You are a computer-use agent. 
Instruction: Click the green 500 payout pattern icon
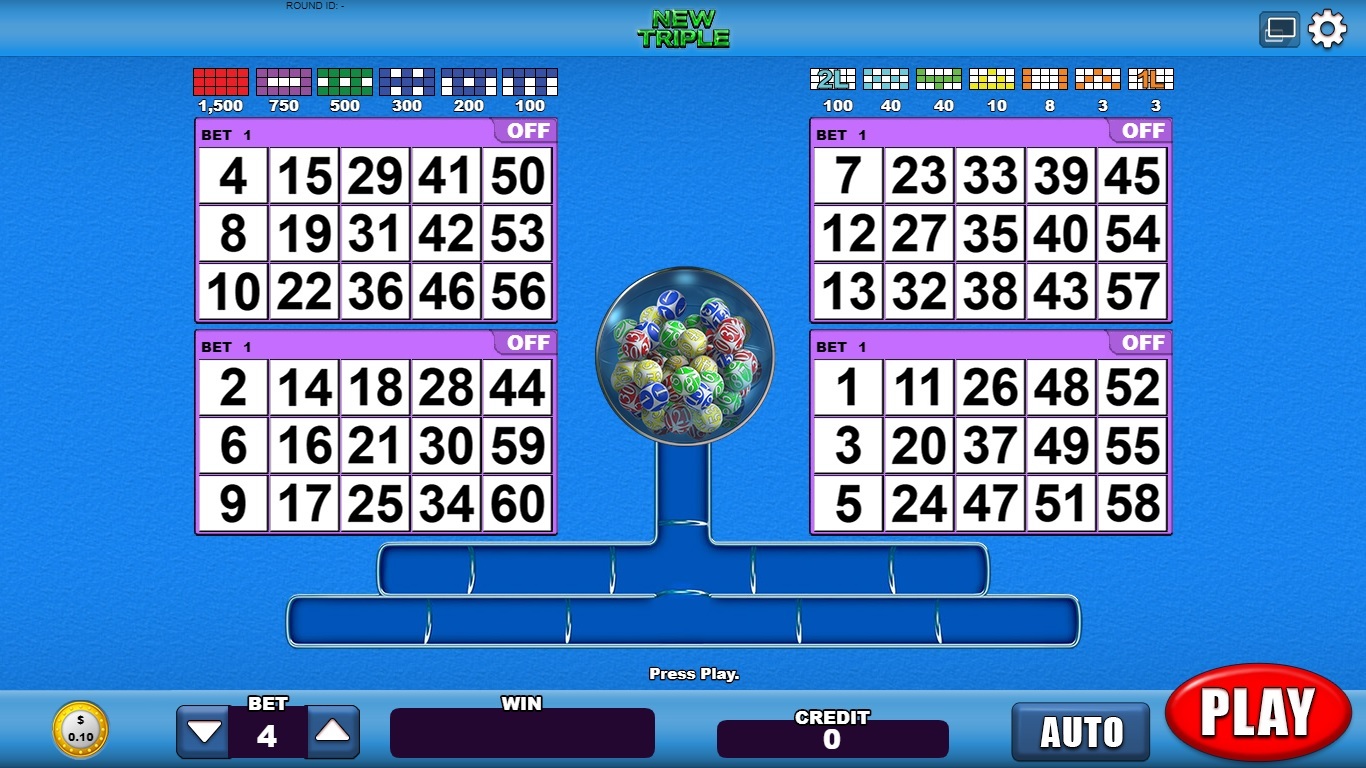point(345,82)
